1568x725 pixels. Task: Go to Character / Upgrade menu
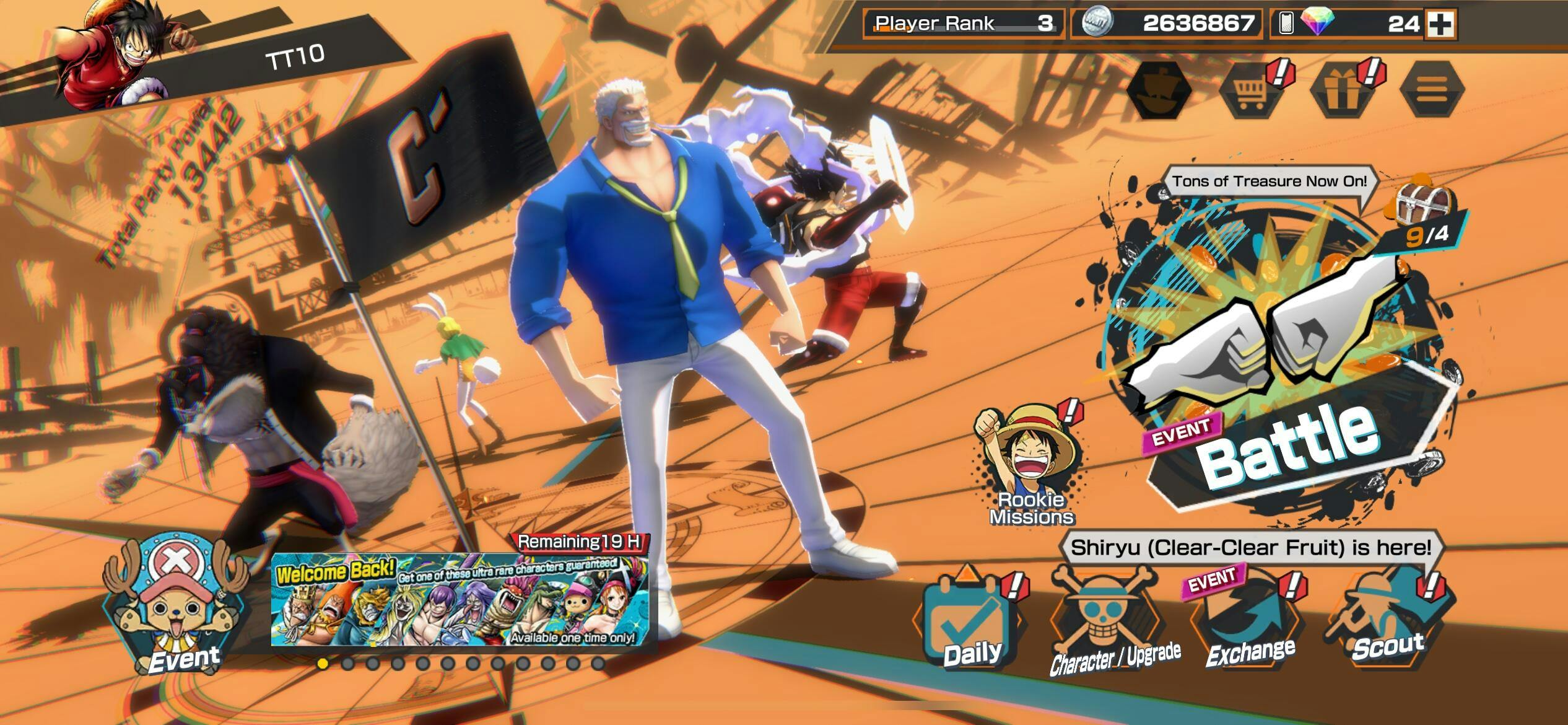[x=1108, y=626]
